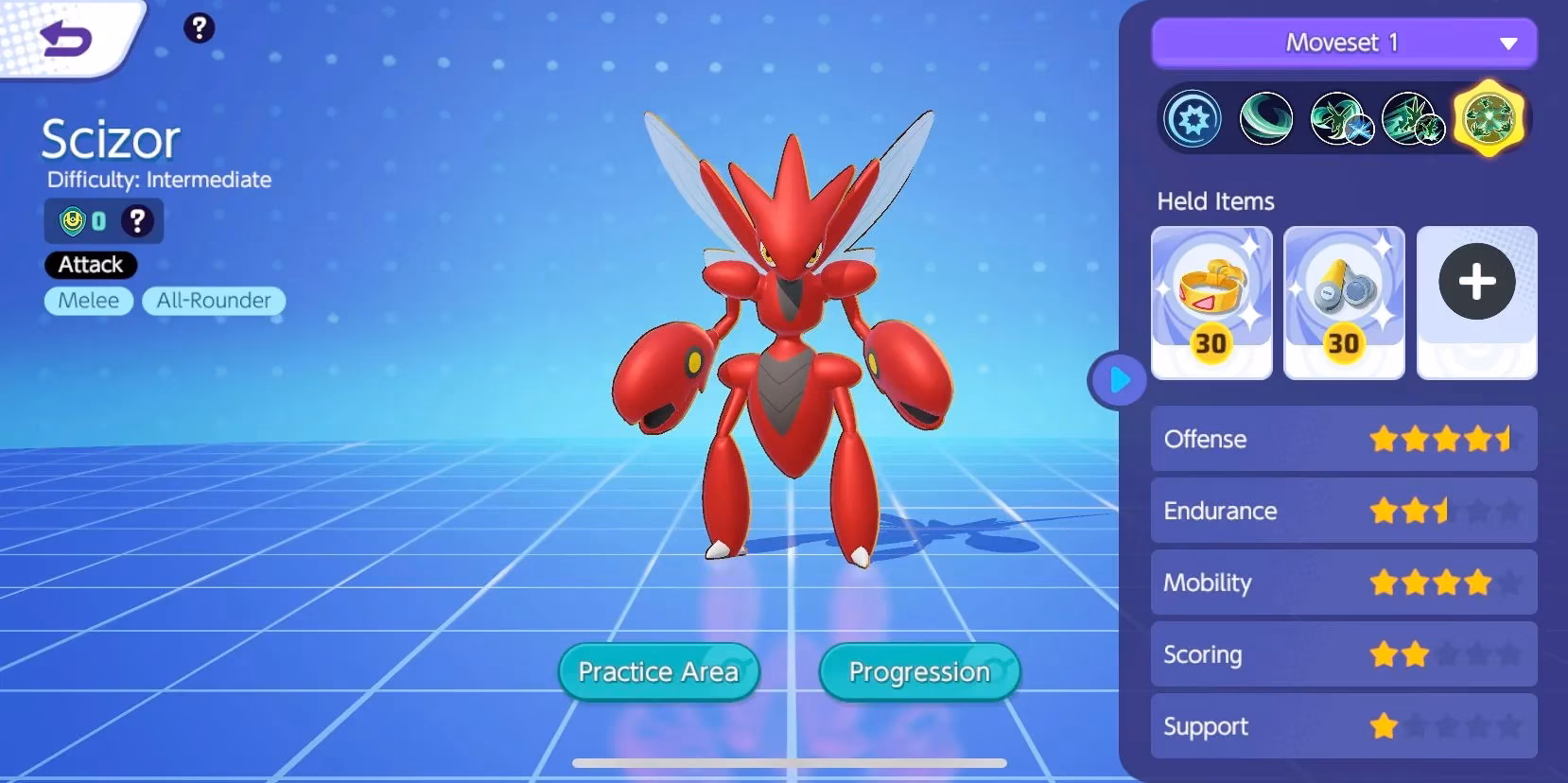Tap the back arrow to exit

click(x=64, y=36)
